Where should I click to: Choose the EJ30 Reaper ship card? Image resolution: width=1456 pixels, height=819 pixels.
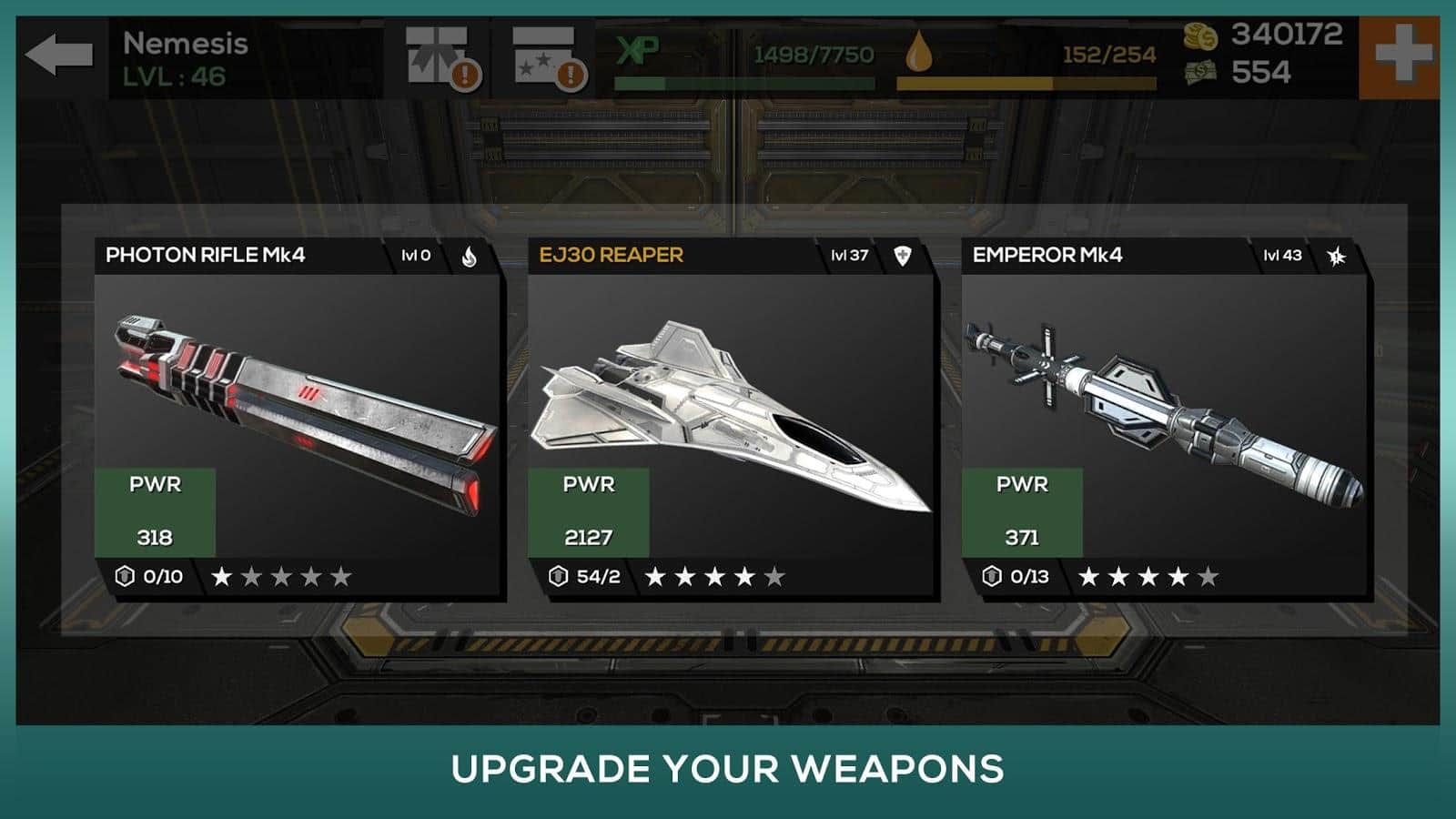(x=732, y=419)
